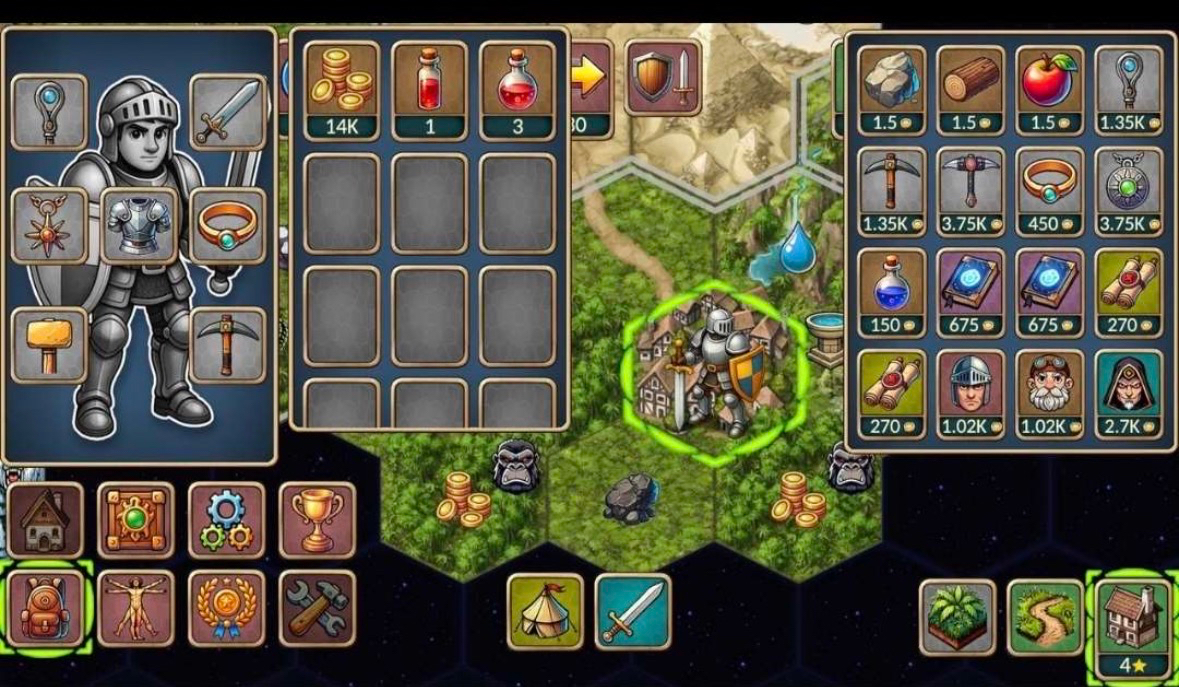Buy the blue potion for 150
The image size is (1179, 687).
click(x=892, y=292)
